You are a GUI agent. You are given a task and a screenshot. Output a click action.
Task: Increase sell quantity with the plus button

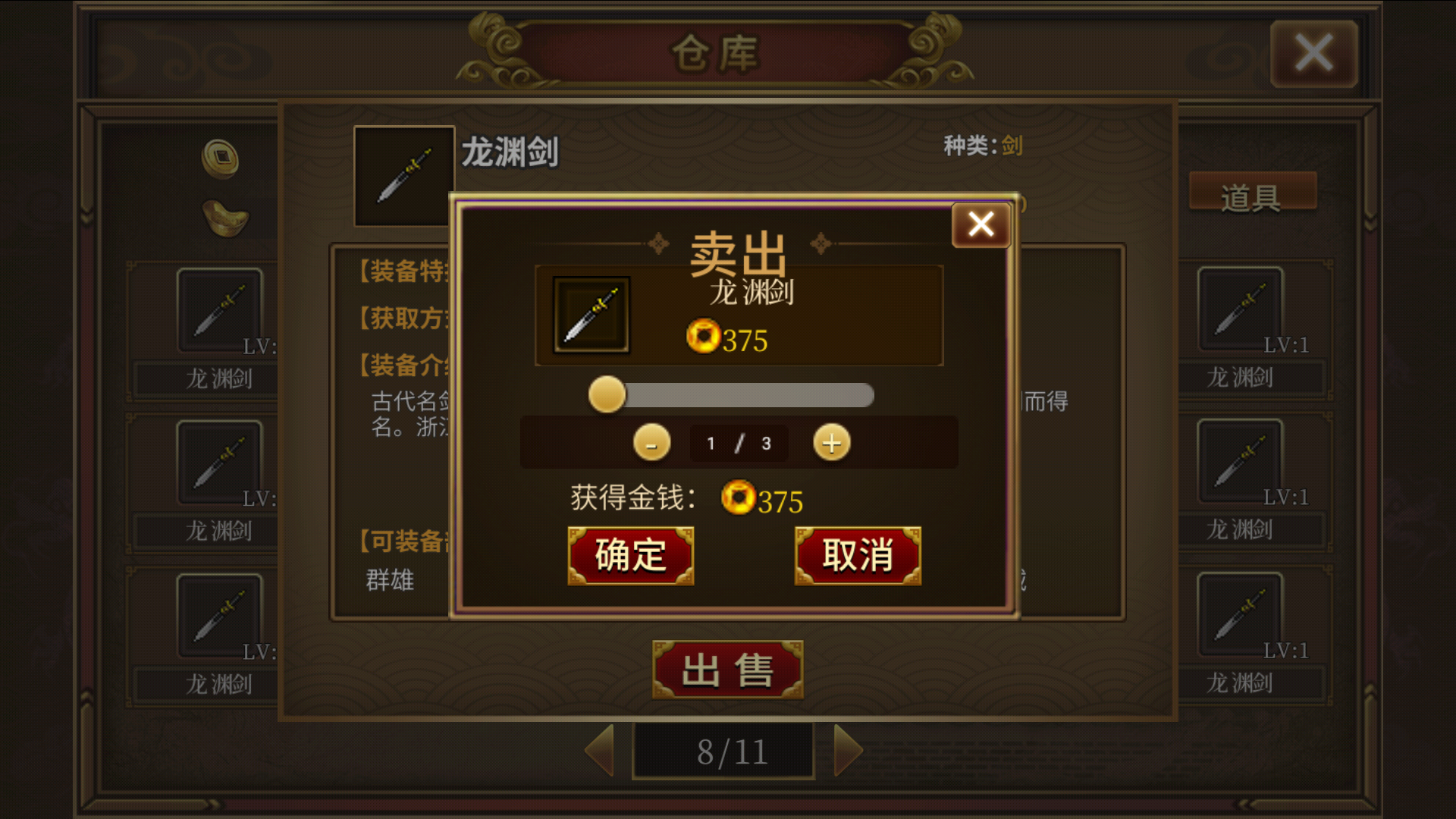830,443
